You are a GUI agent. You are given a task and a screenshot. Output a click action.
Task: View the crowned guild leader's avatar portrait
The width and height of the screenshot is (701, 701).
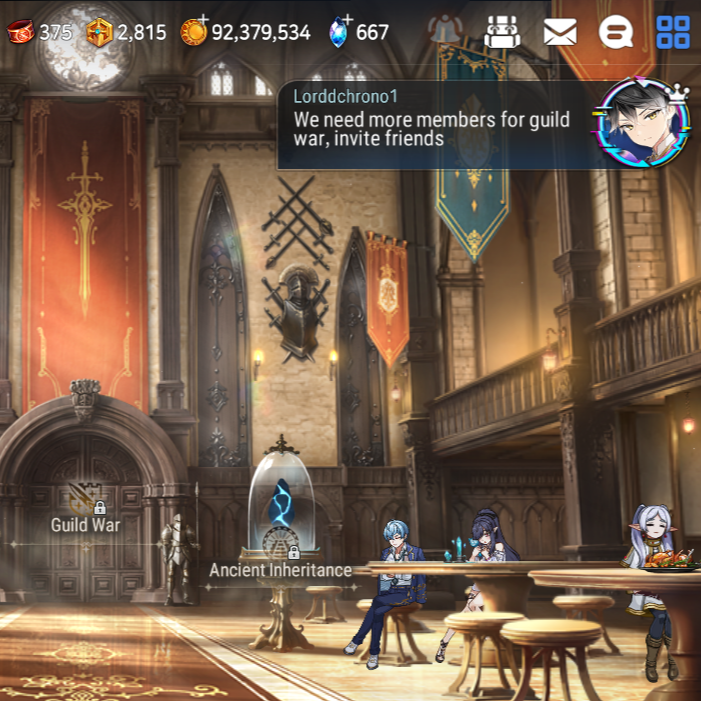click(643, 124)
